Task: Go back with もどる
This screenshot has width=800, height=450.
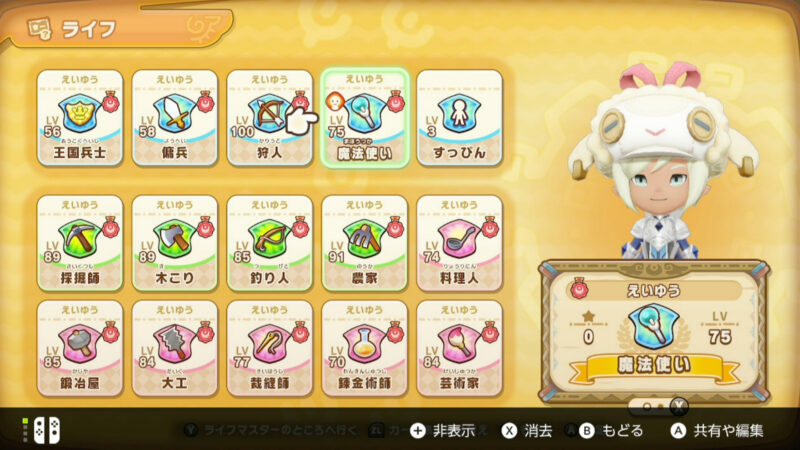Action: [x=610, y=431]
